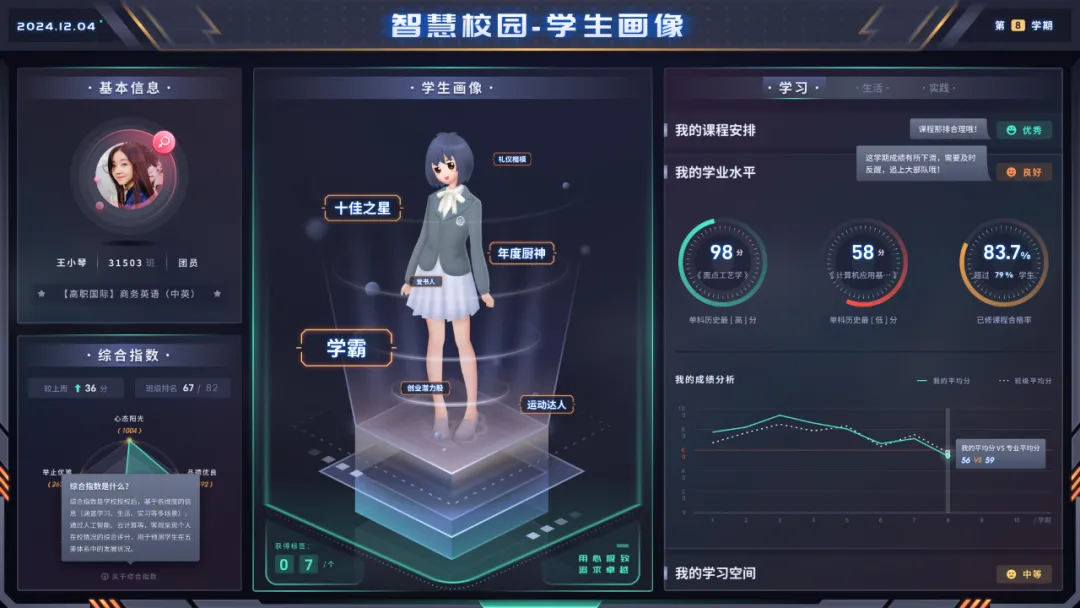Switch to the 生活 tab
1080x608 pixels.
pos(872,88)
